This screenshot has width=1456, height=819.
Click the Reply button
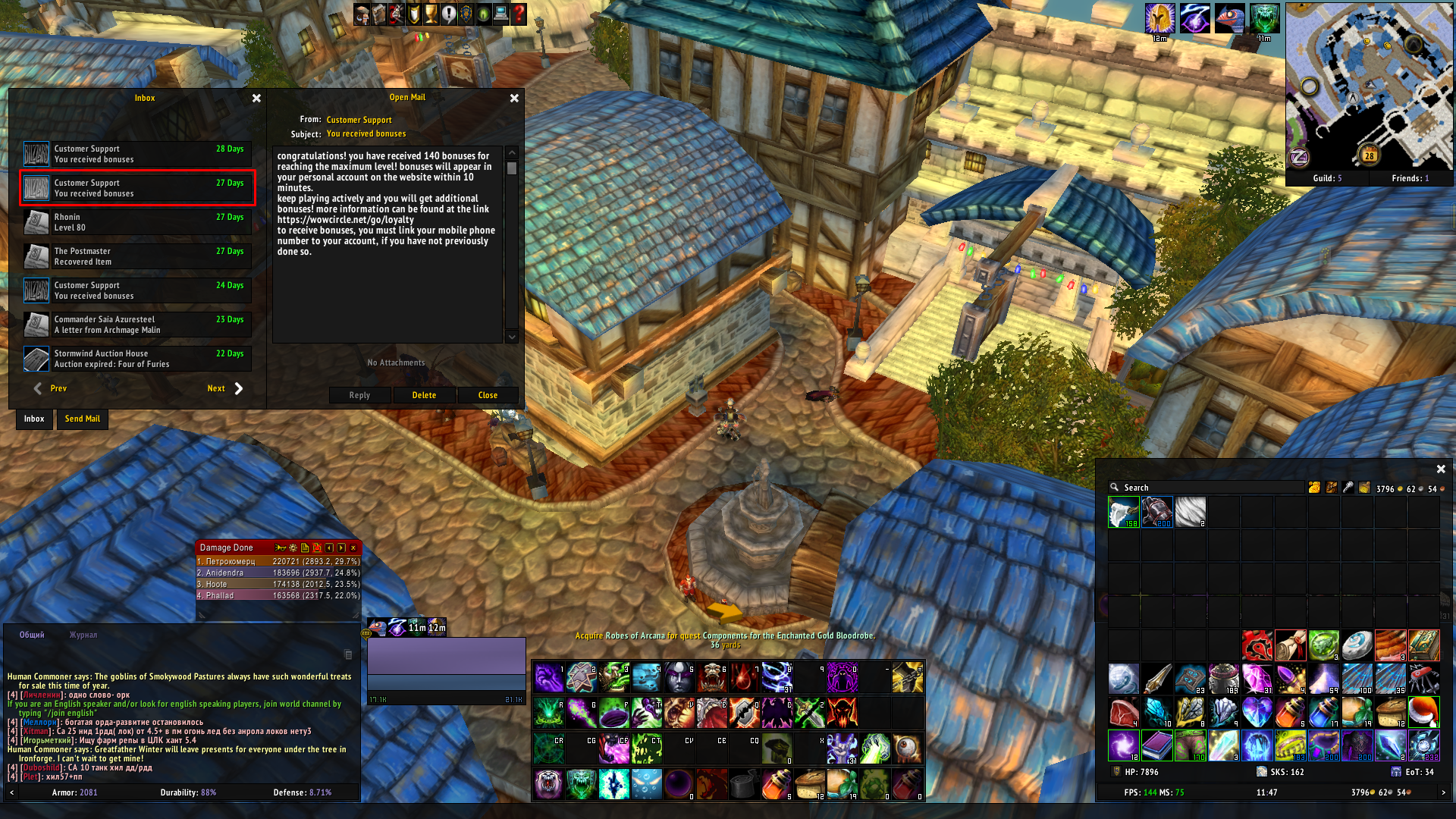point(359,395)
